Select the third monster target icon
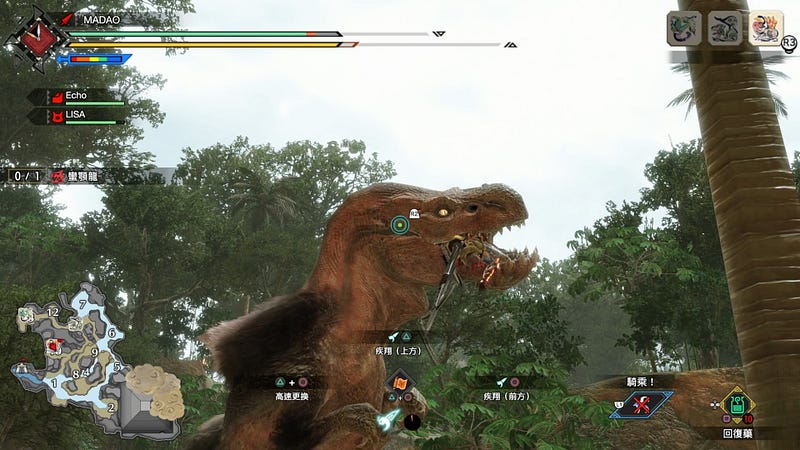800x450 pixels. click(x=766, y=28)
